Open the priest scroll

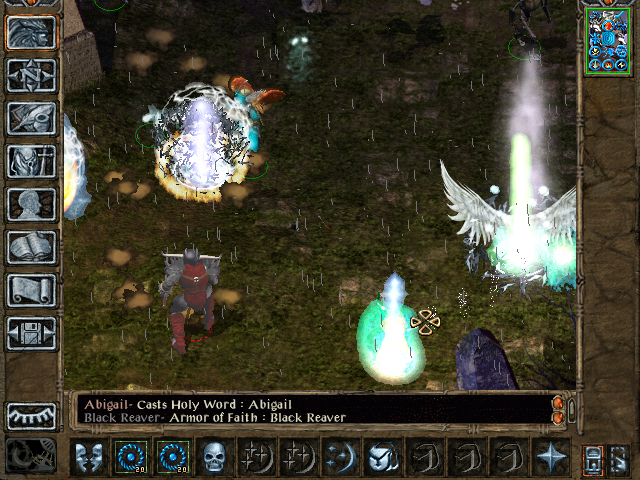point(31,290)
